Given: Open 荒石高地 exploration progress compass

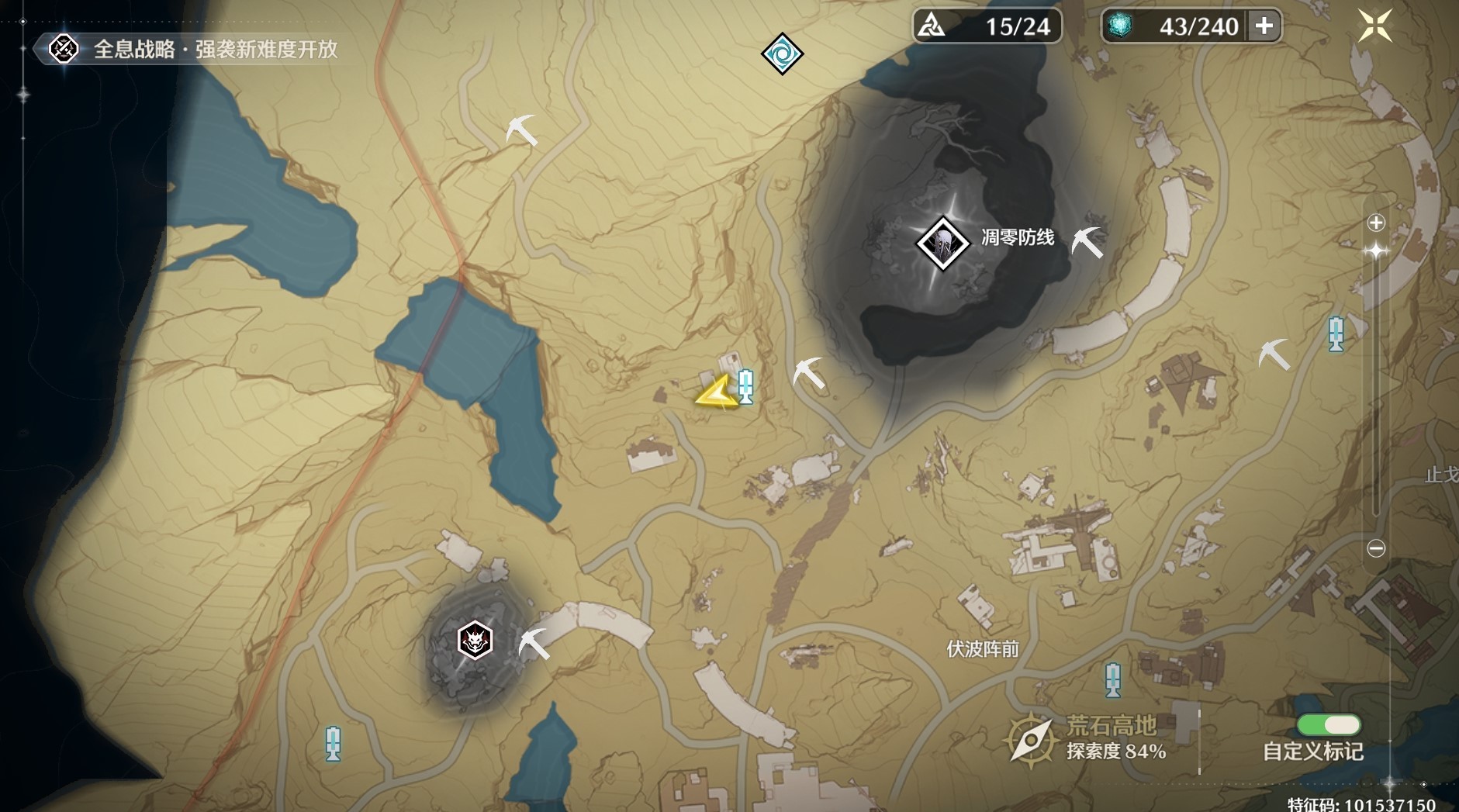Looking at the screenshot, I should point(1031,738).
